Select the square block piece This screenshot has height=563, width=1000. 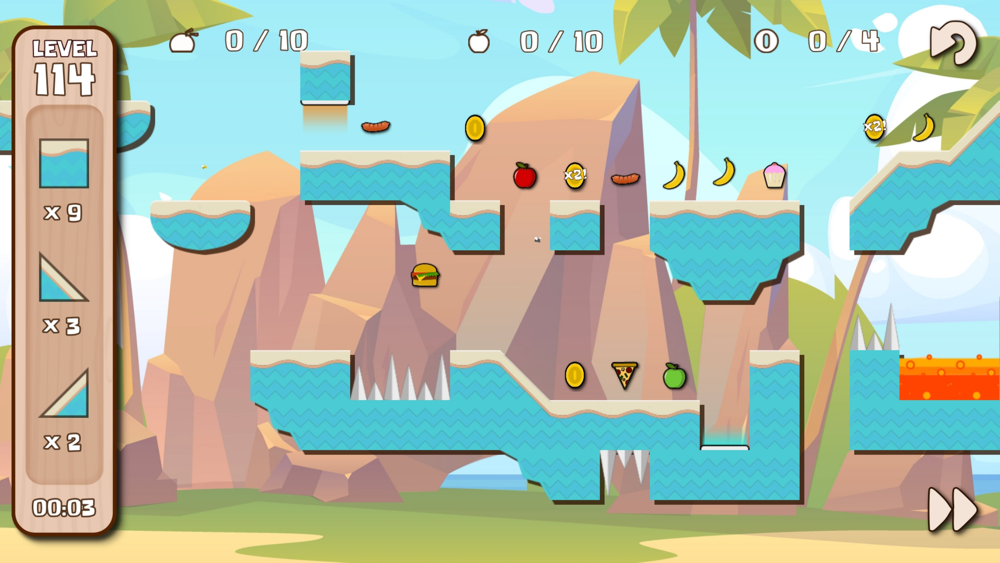(x=64, y=164)
